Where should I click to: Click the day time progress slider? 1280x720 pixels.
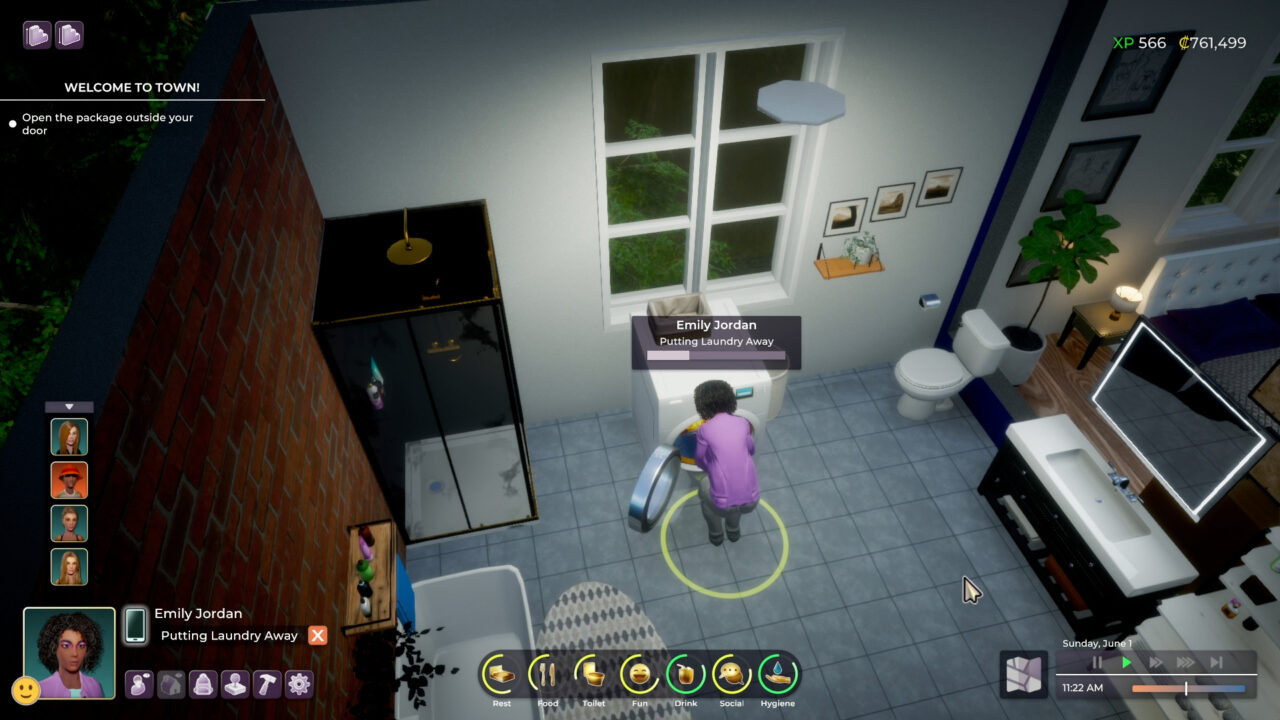coord(1185,687)
